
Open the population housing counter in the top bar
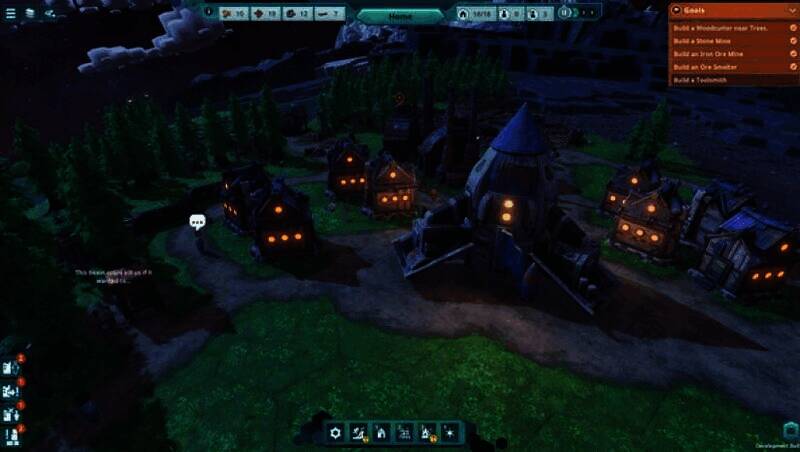(x=474, y=14)
